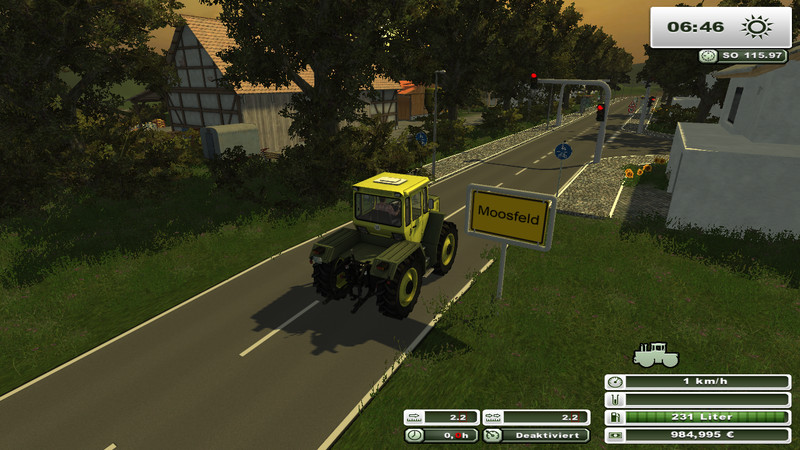Click the compass icon beside SO heading
Image resolution: width=800 pixels, height=450 pixels.
pyautogui.click(x=709, y=56)
